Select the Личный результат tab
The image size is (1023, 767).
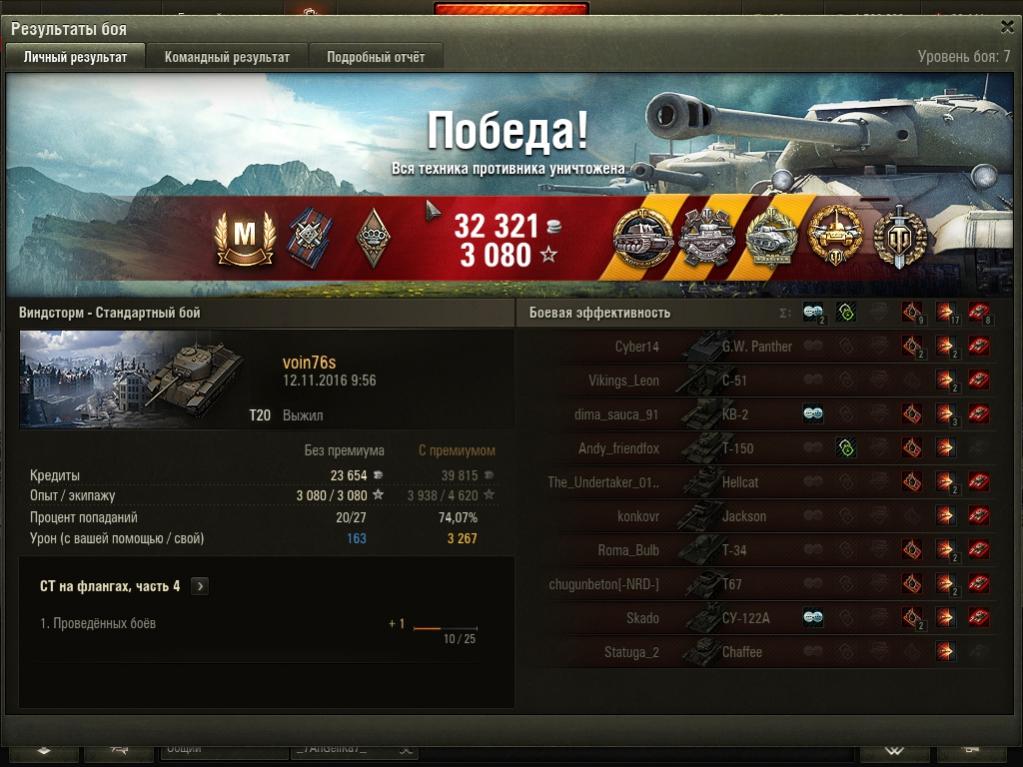76,57
